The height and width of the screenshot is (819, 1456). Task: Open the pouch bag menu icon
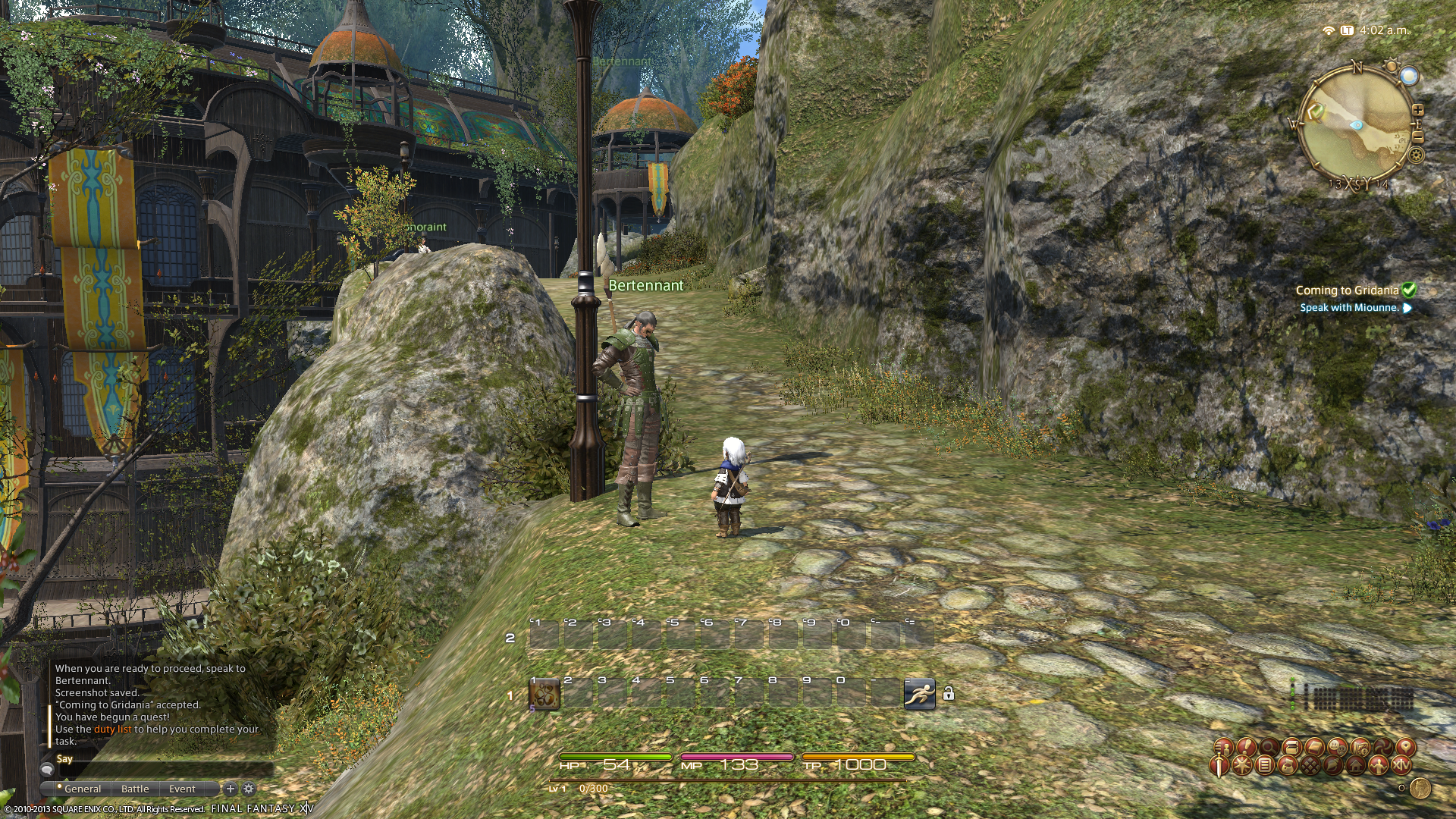tap(1288, 765)
